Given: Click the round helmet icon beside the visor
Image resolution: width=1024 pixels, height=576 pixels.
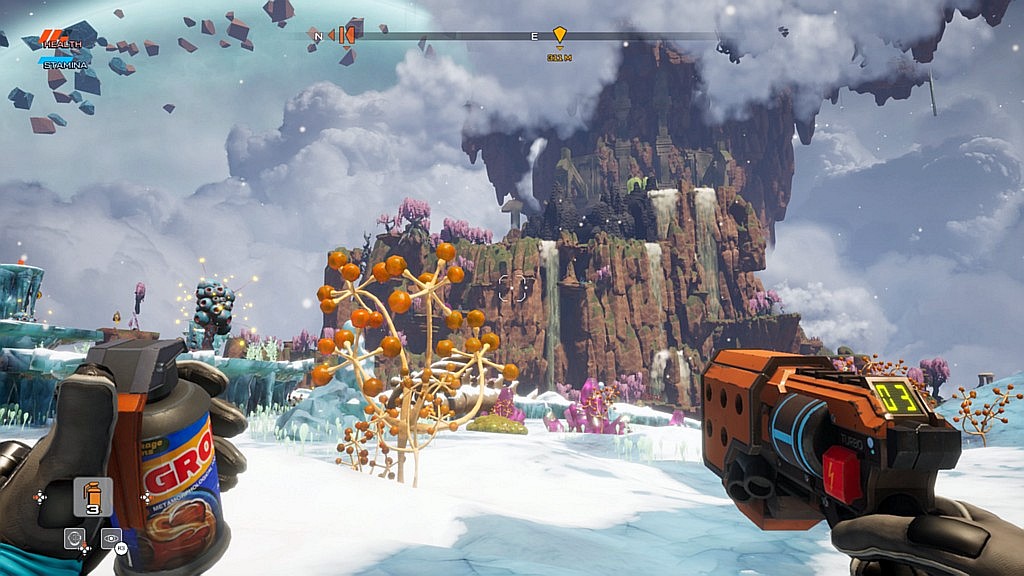Looking at the screenshot, I should point(74,538).
